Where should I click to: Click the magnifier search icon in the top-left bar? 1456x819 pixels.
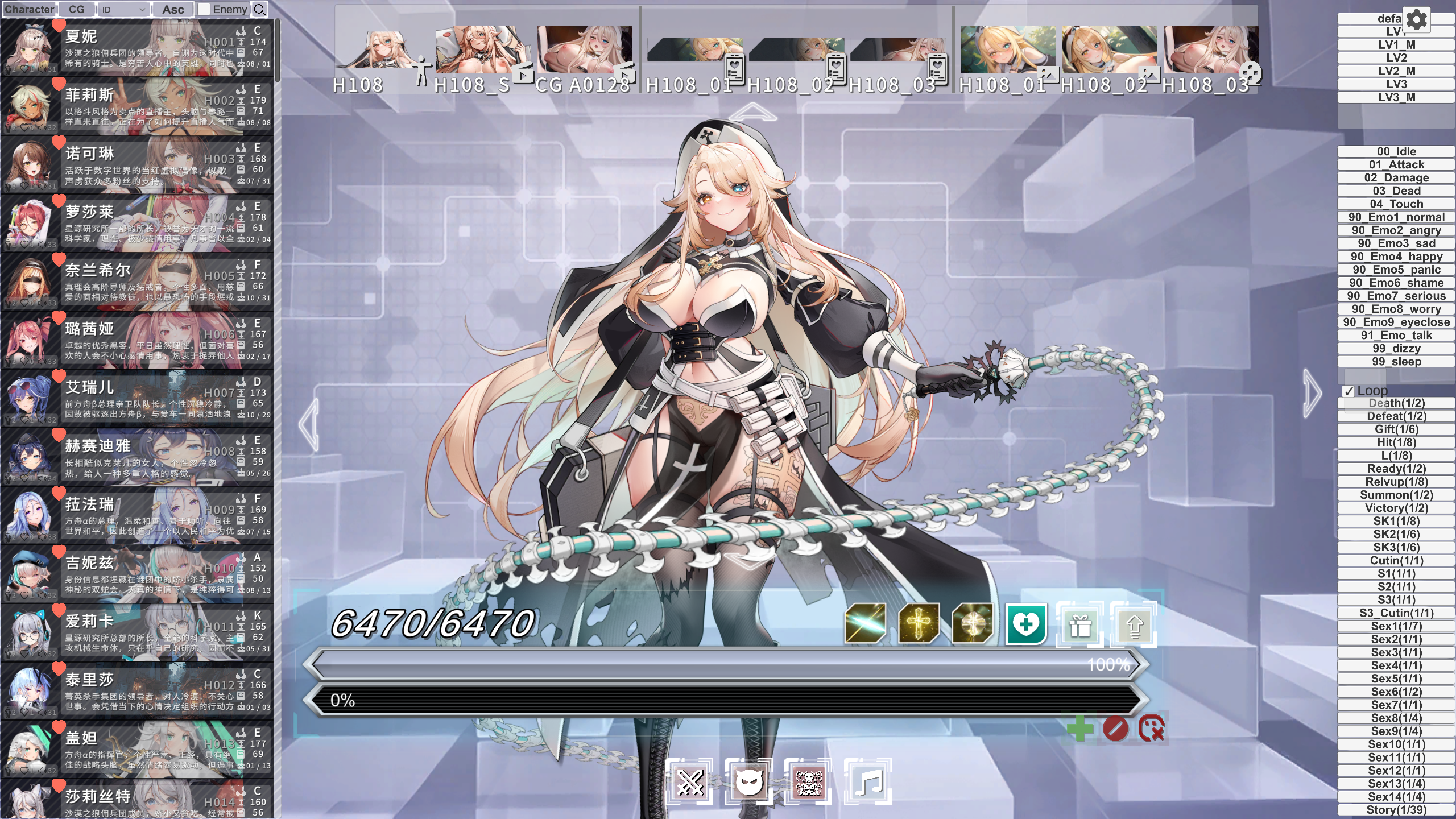pos(260,9)
